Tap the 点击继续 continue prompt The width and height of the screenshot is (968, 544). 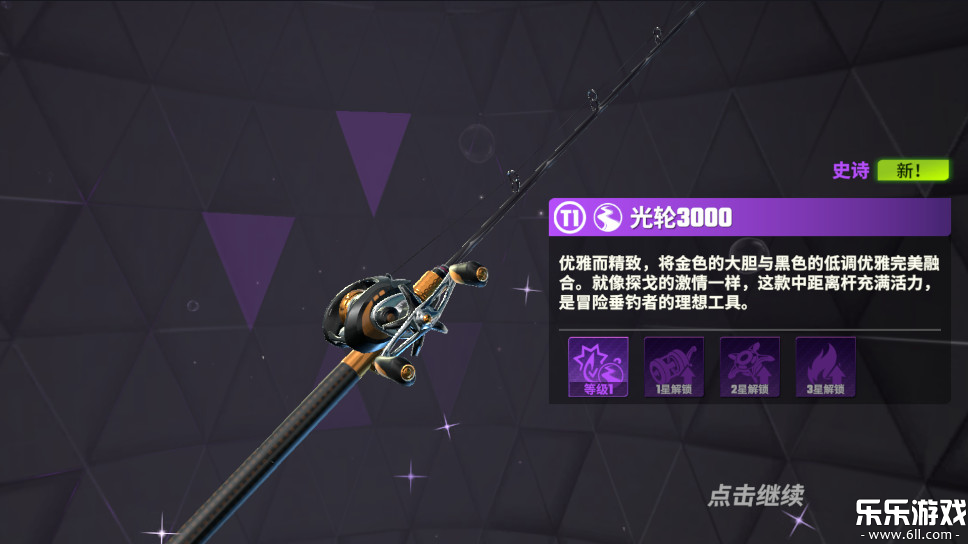tap(755, 494)
